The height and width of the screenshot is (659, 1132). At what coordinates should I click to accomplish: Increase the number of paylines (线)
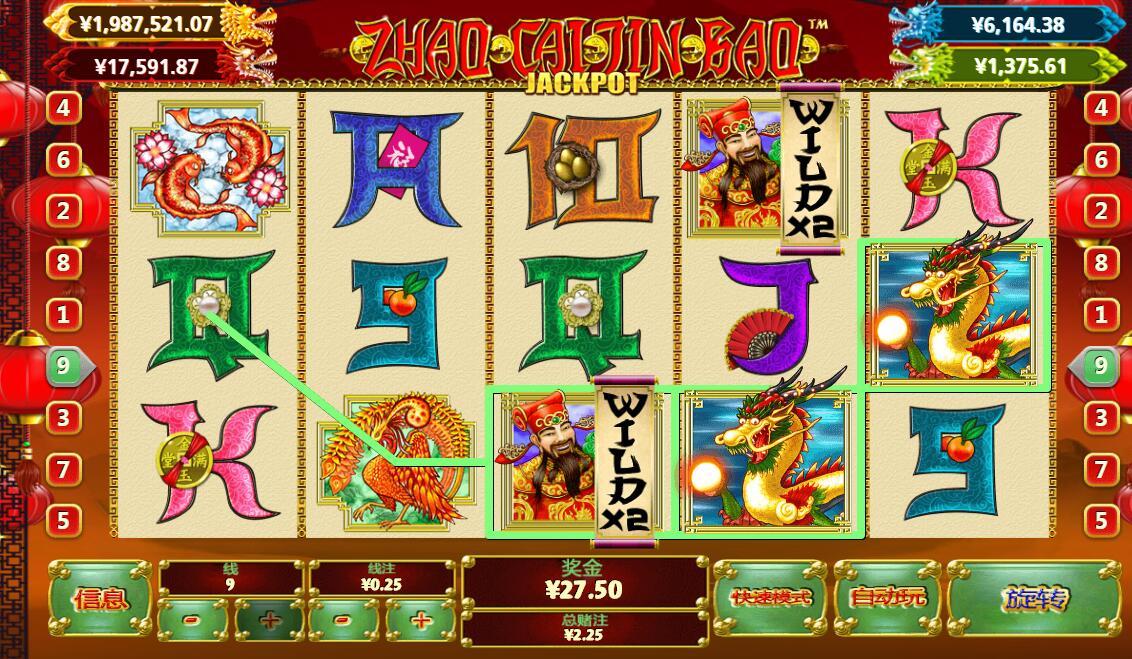[x=268, y=621]
